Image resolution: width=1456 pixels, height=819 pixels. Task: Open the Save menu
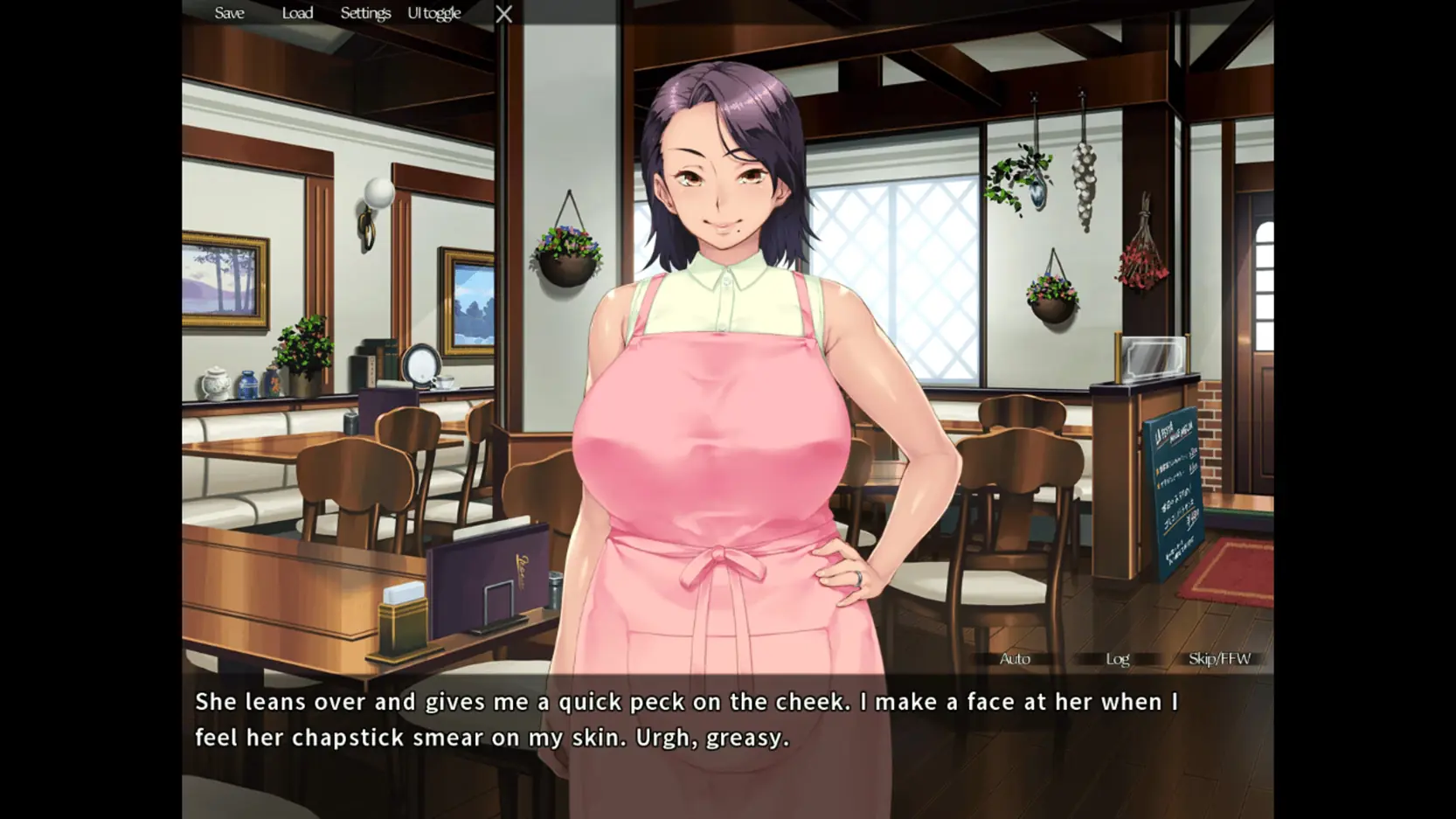point(229,13)
